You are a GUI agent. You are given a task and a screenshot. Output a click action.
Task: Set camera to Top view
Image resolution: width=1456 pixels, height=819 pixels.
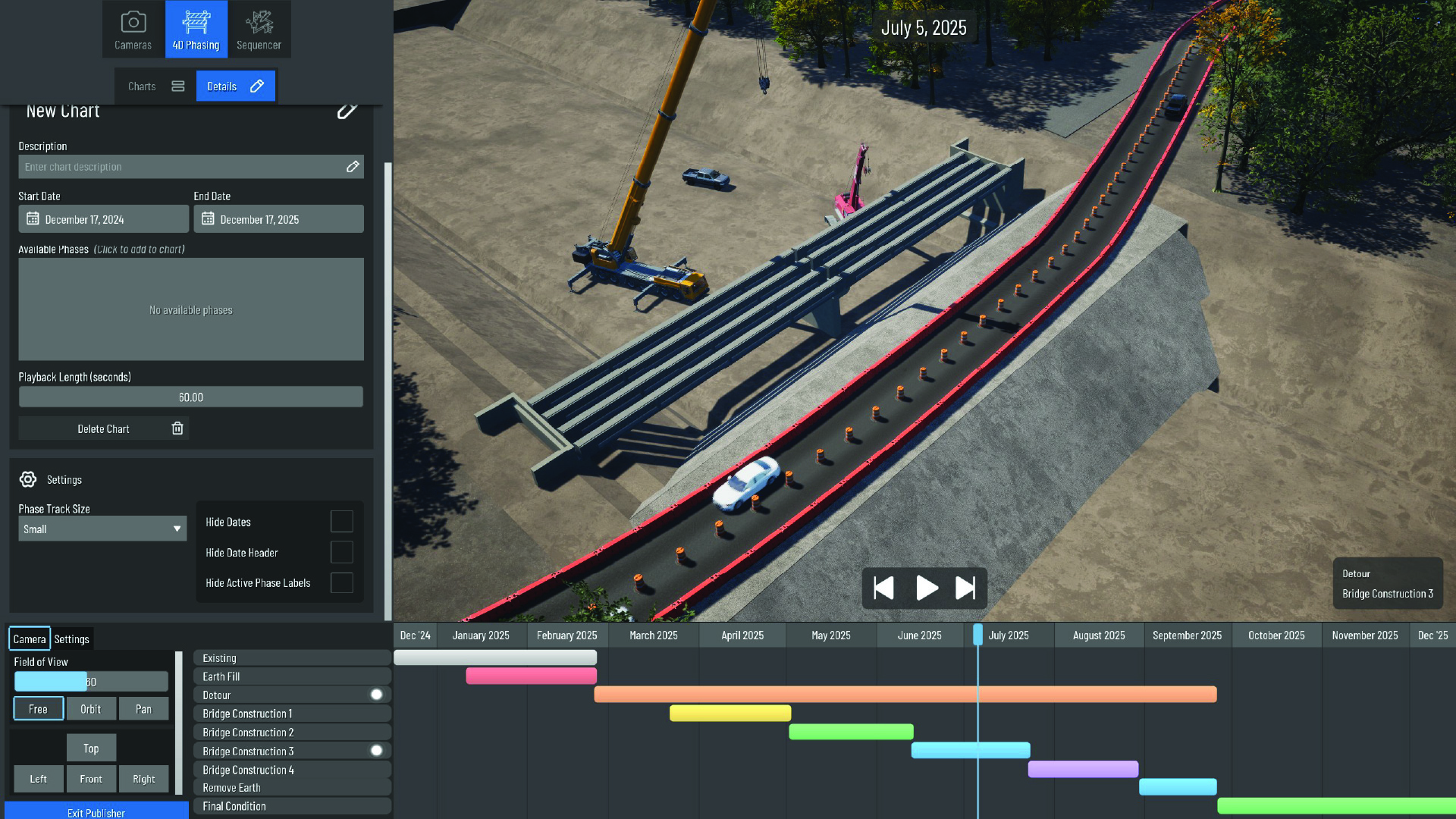pos(91,748)
